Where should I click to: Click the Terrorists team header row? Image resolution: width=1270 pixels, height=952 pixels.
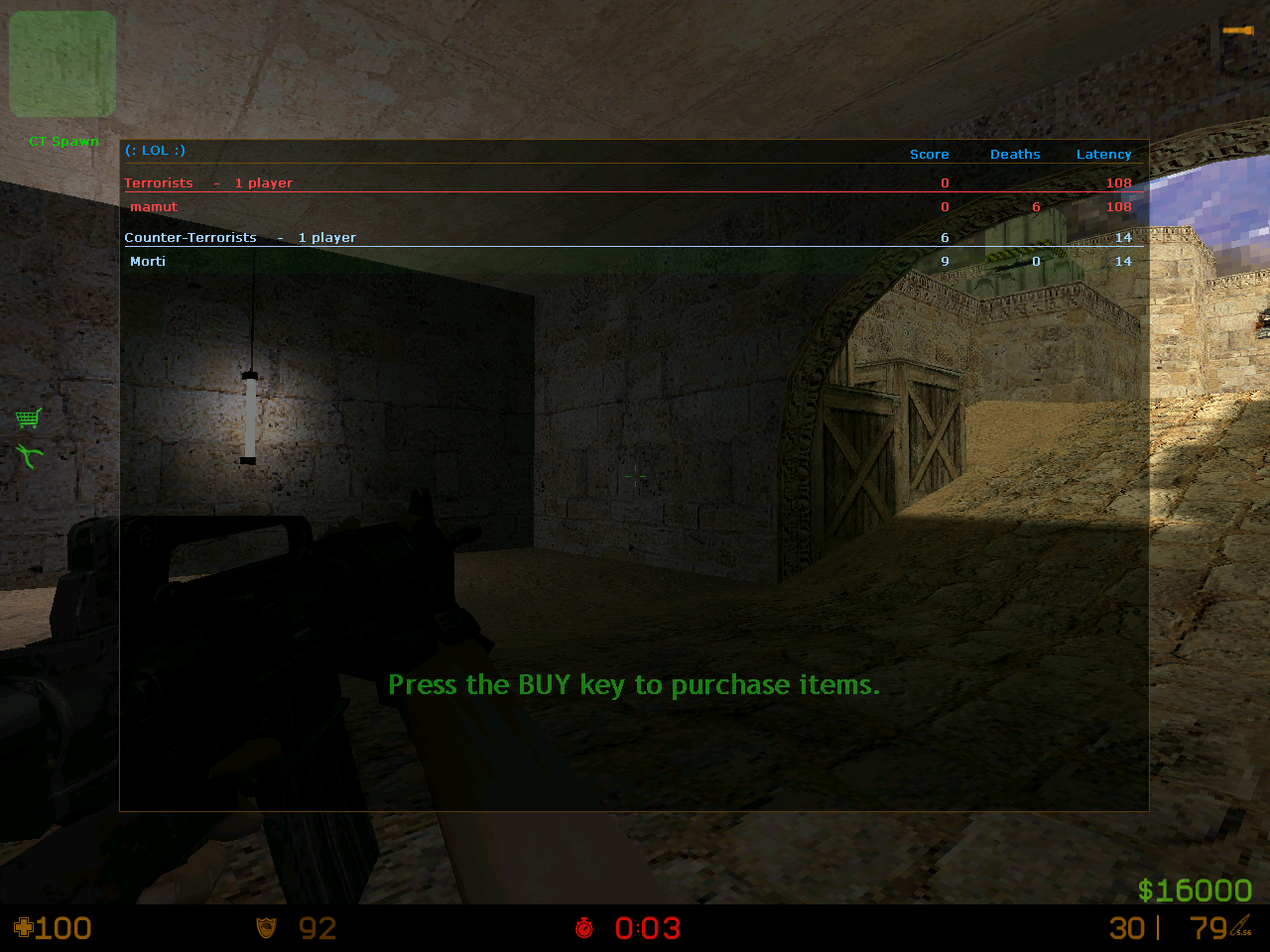click(159, 183)
